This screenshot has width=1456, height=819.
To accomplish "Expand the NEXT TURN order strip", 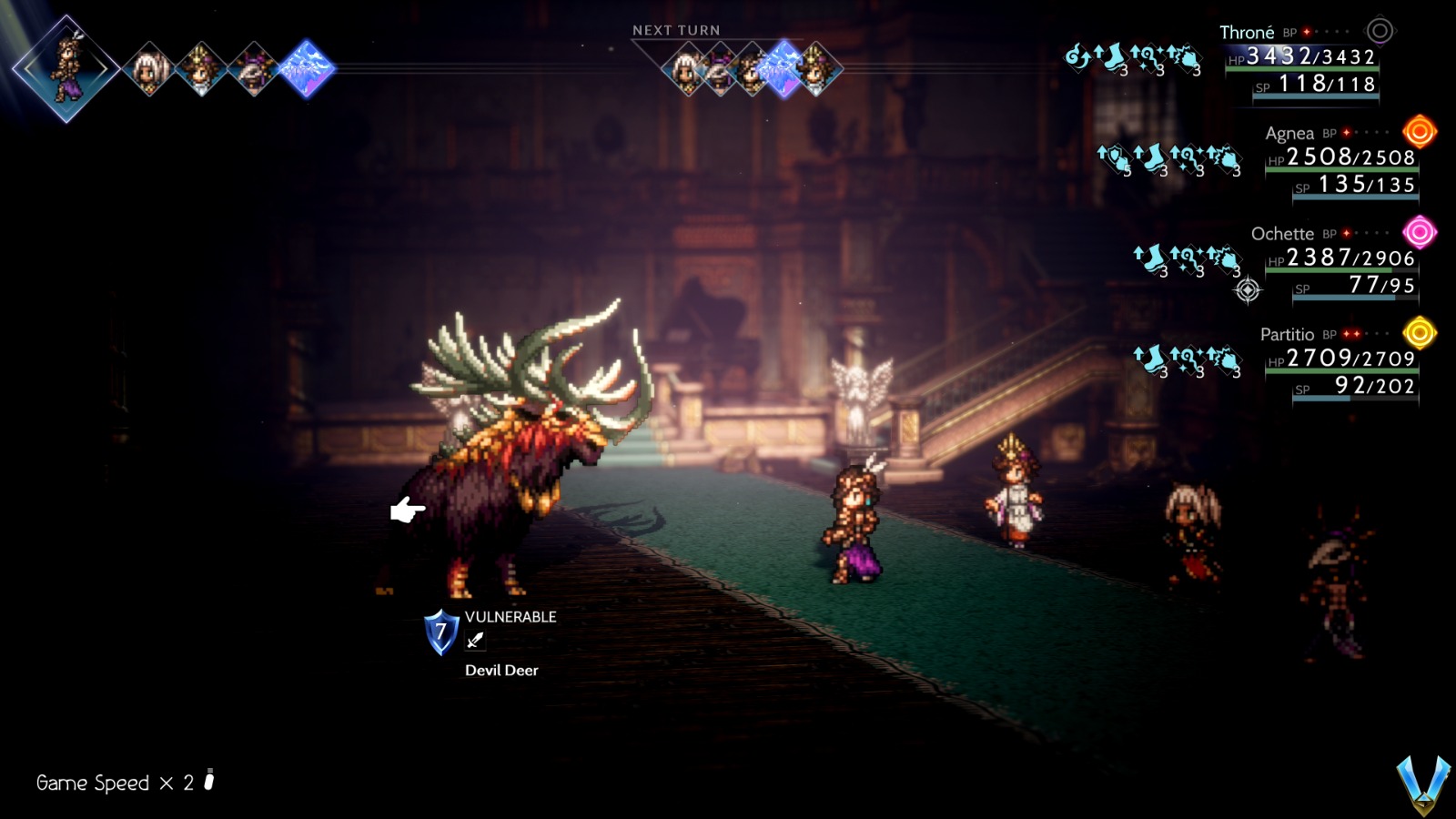I will tap(678, 30).
